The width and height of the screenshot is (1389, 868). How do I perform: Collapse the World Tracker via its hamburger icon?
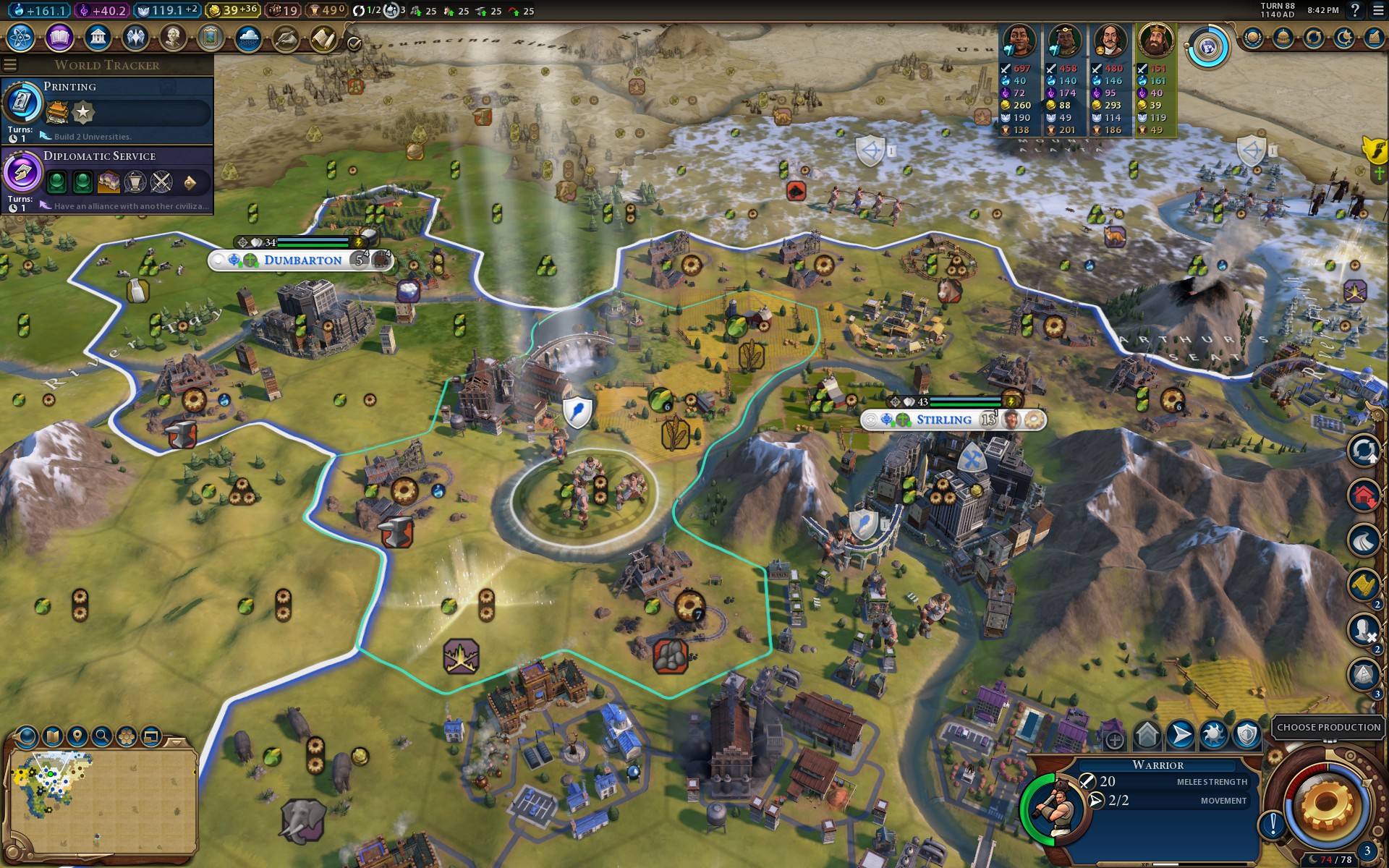pyautogui.click(x=11, y=63)
